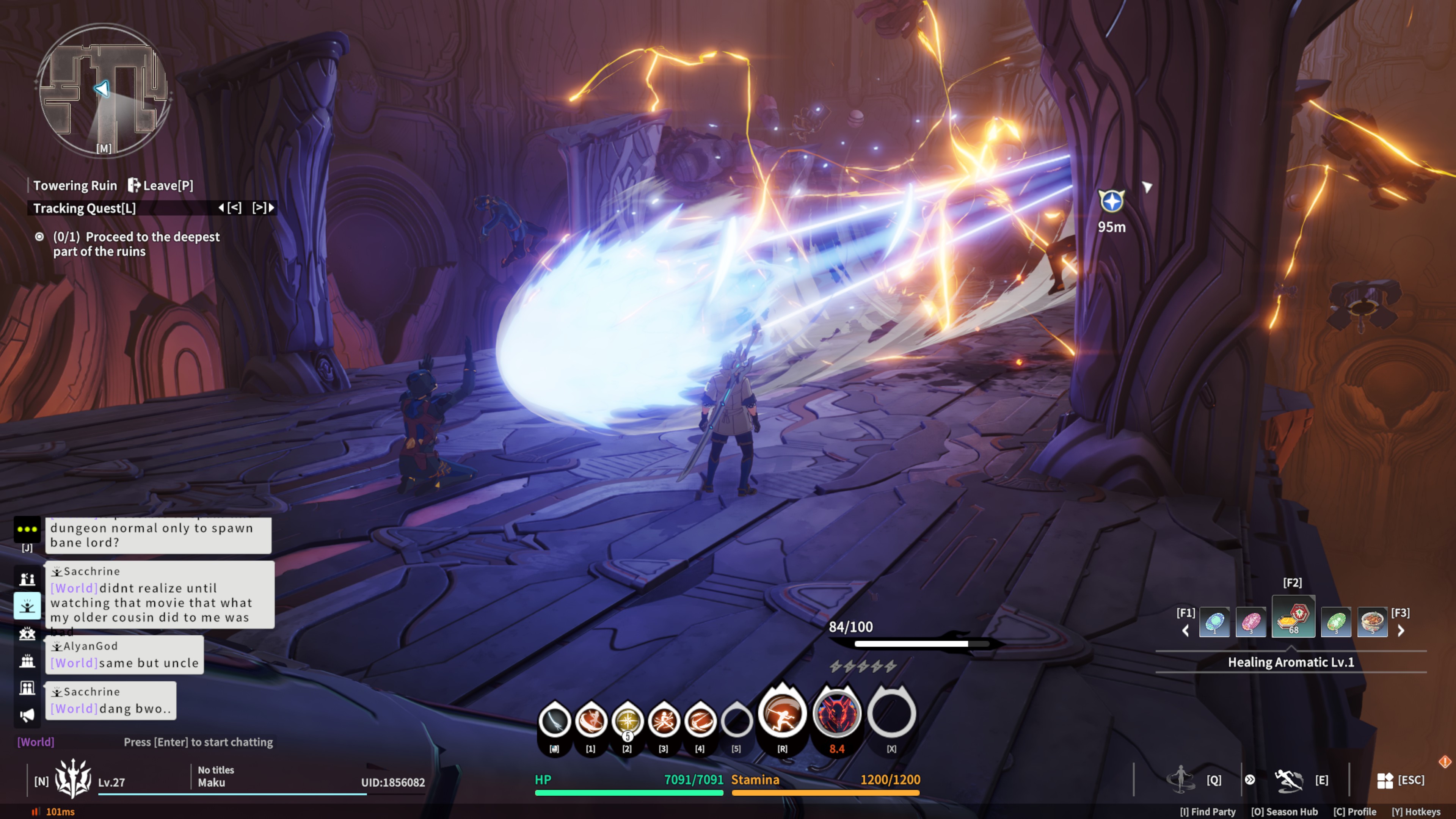Switch to the next tracked quest arrow

(264, 208)
